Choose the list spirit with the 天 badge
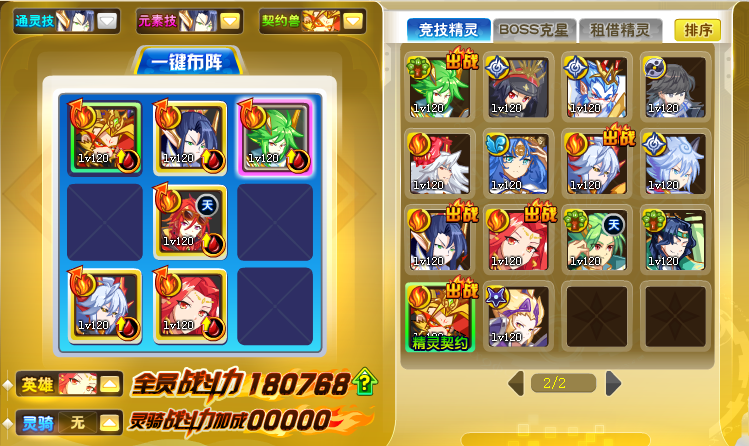Viewport: 749px width, 446px height. 596,239
